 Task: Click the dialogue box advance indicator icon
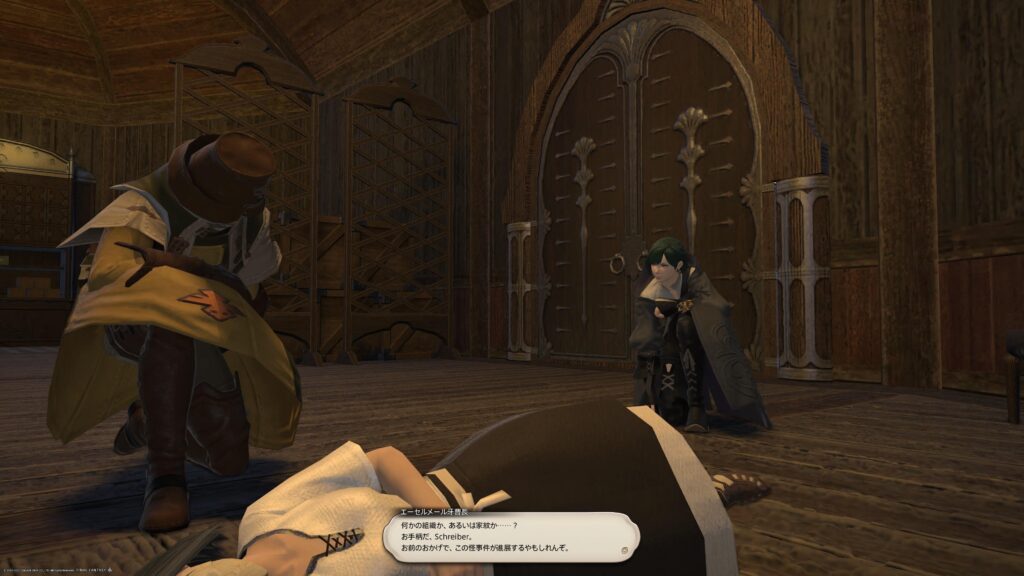tap(623, 549)
